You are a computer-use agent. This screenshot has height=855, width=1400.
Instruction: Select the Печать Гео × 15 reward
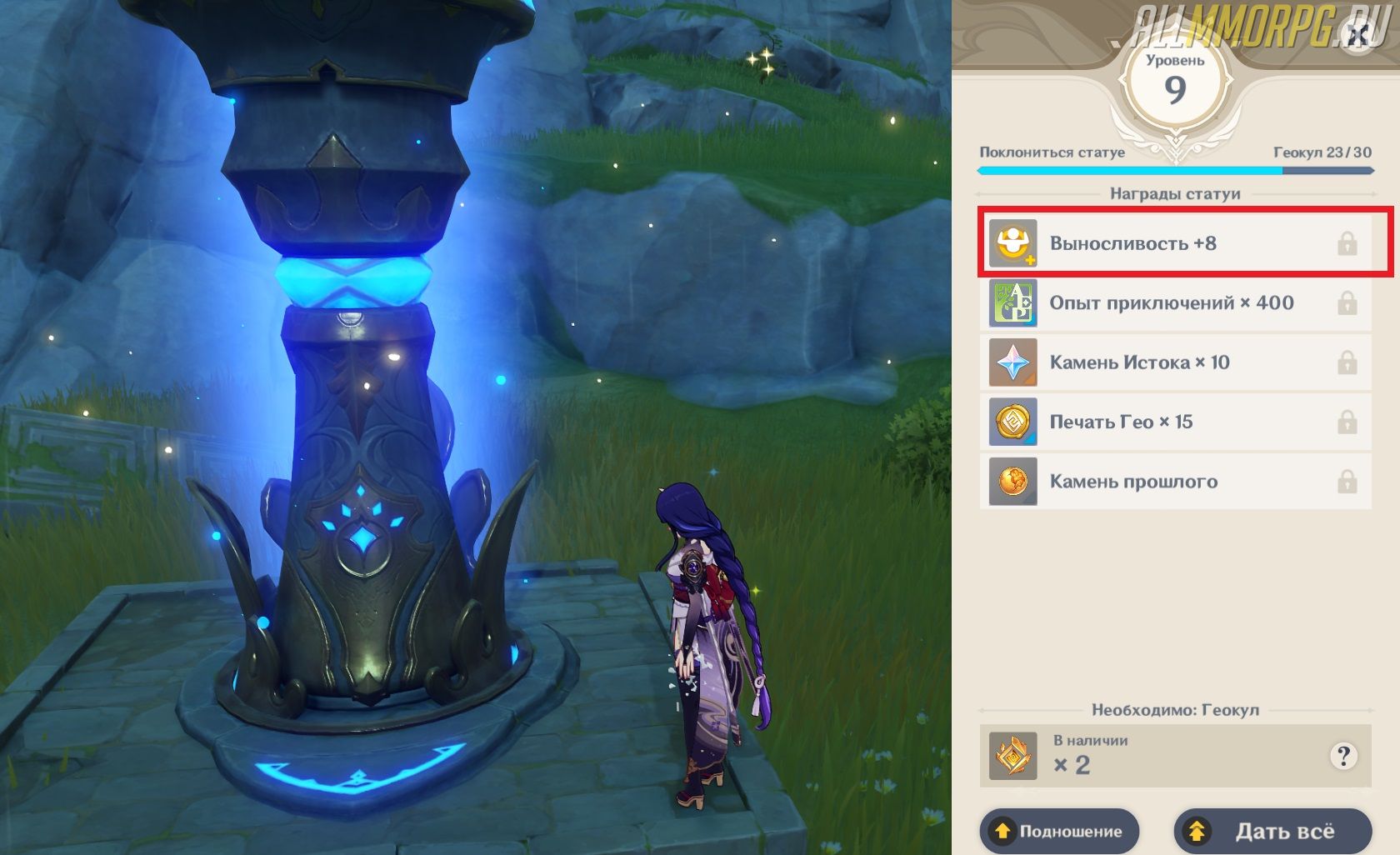pyautogui.click(x=1175, y=422)
